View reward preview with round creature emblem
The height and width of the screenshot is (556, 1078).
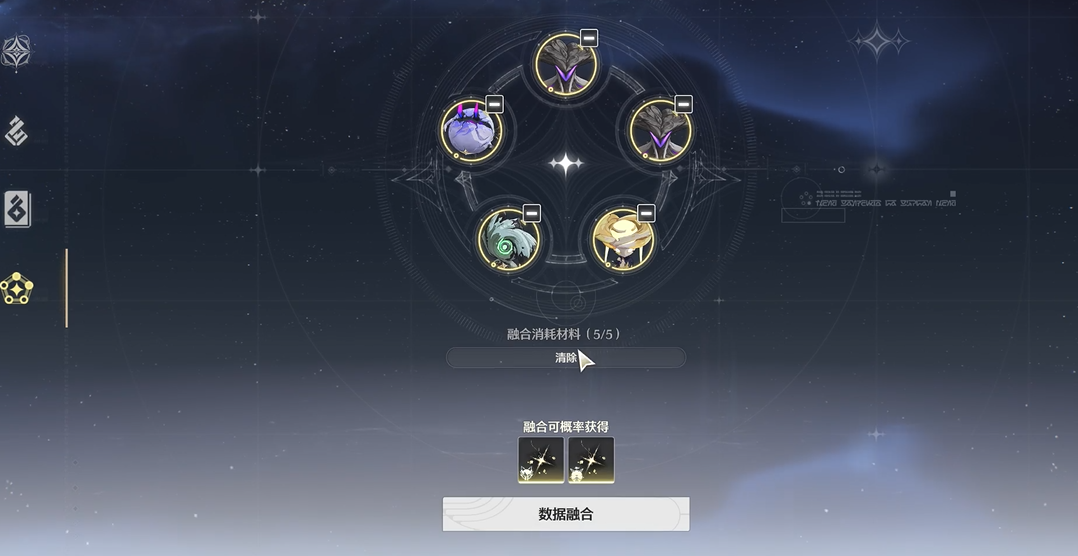(x=591, y=460)
